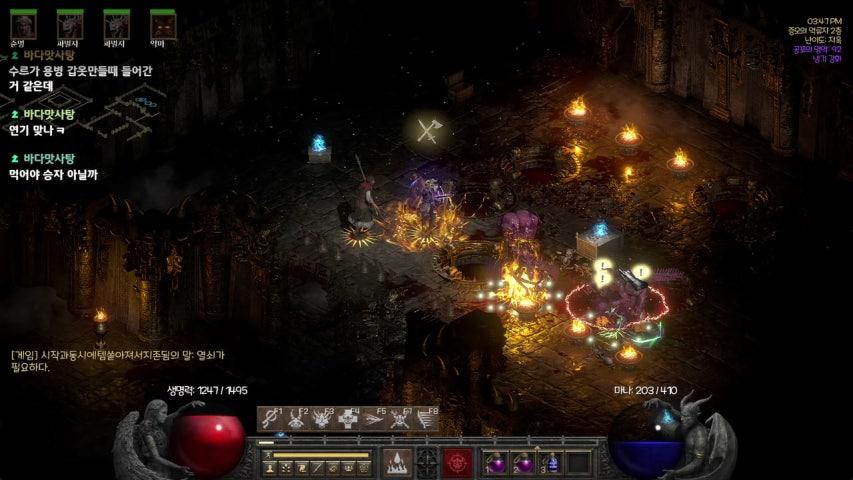Use the purple potion in belt slot 1
Viewport: 853px width, 480px height.
pyautogui.click(x=497, y=463)
